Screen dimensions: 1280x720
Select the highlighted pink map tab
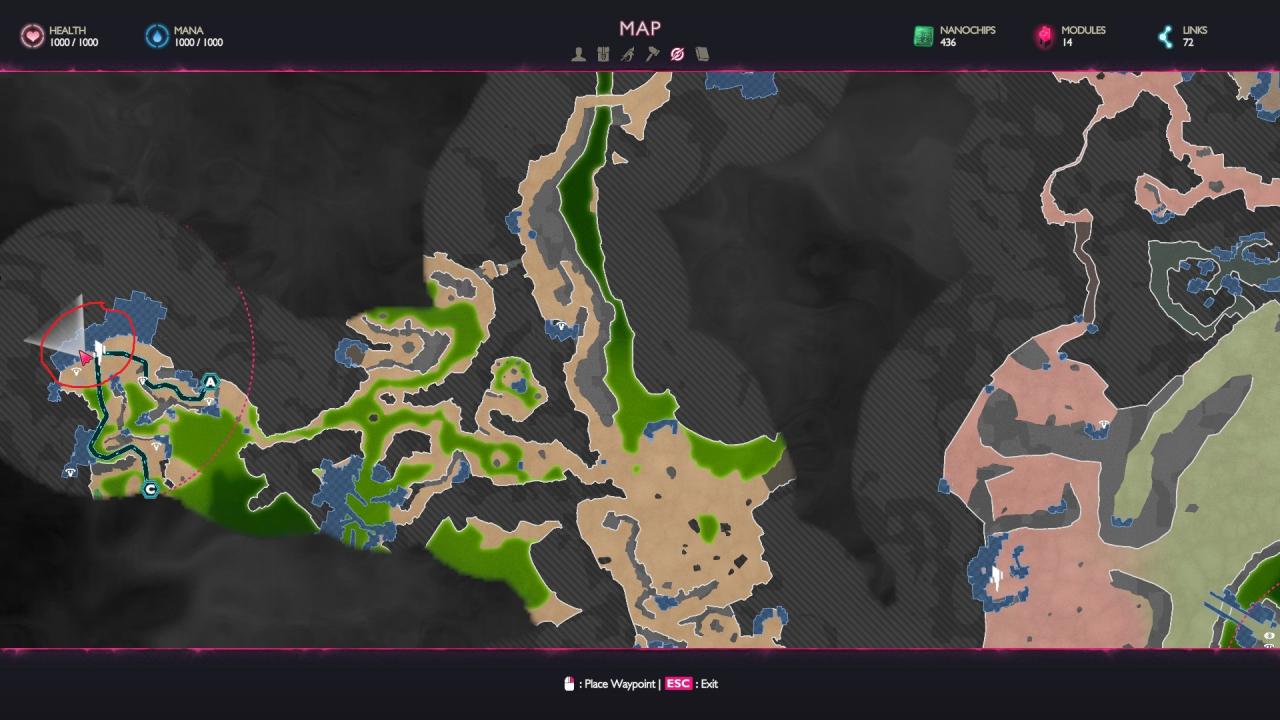coord(677,54)
